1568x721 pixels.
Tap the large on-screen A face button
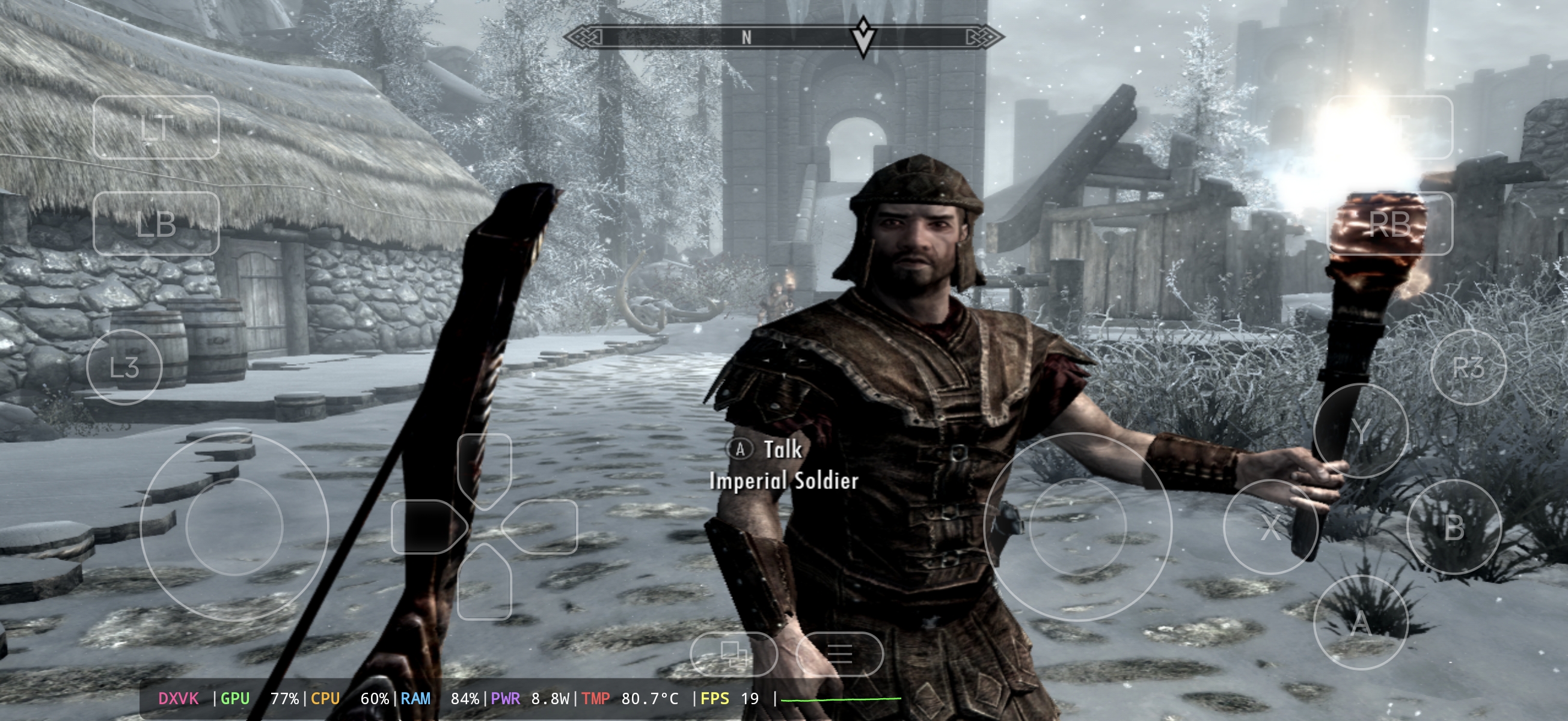(x=1361, y=622)
